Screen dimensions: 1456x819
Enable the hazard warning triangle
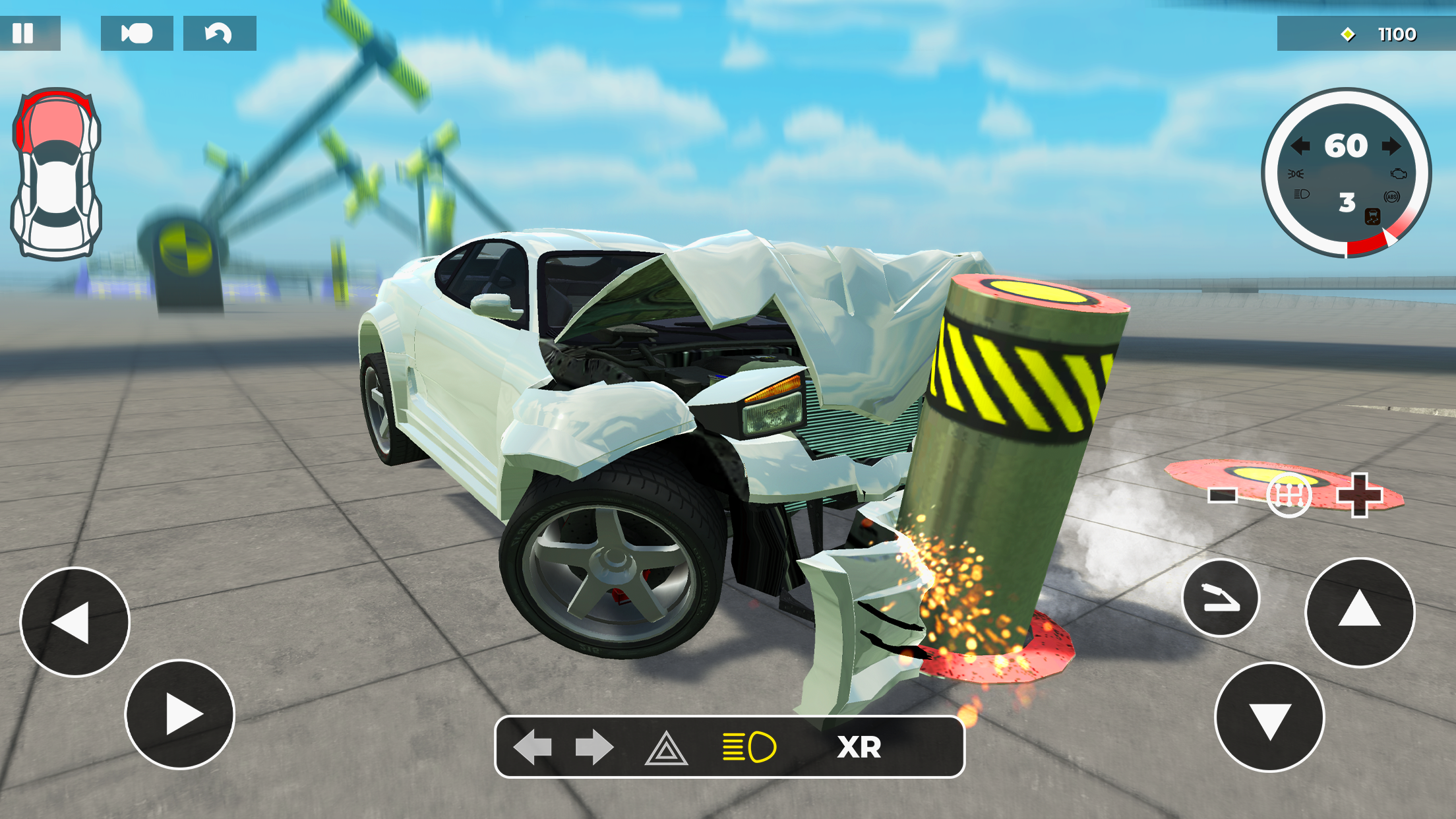[666, 749]
